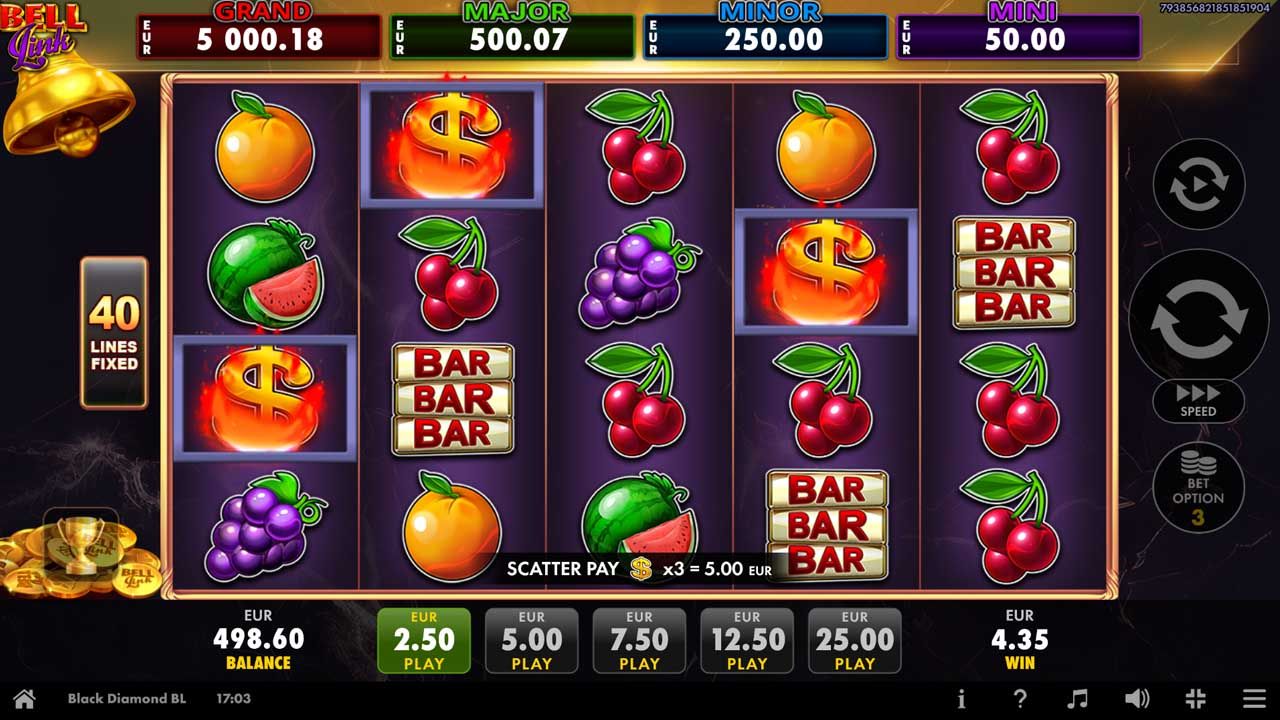Open the hamburger menu
Screen dimensions: 1280x720
click(1254, 699)
